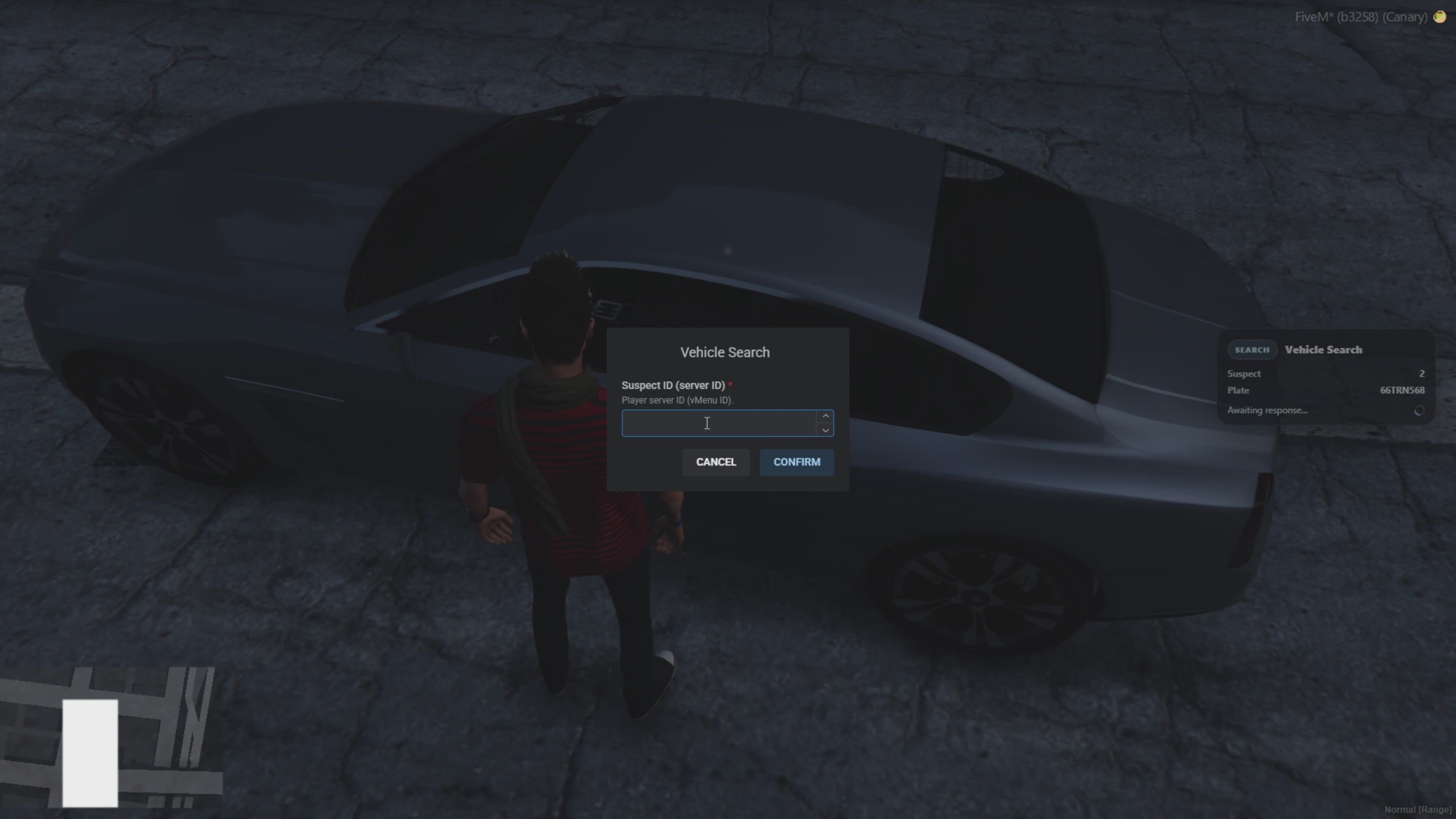Click the red asterisk next to Suspect ID
This screenshot has height=819, width=1456.
pyautogui.click(x=731, y=384)
